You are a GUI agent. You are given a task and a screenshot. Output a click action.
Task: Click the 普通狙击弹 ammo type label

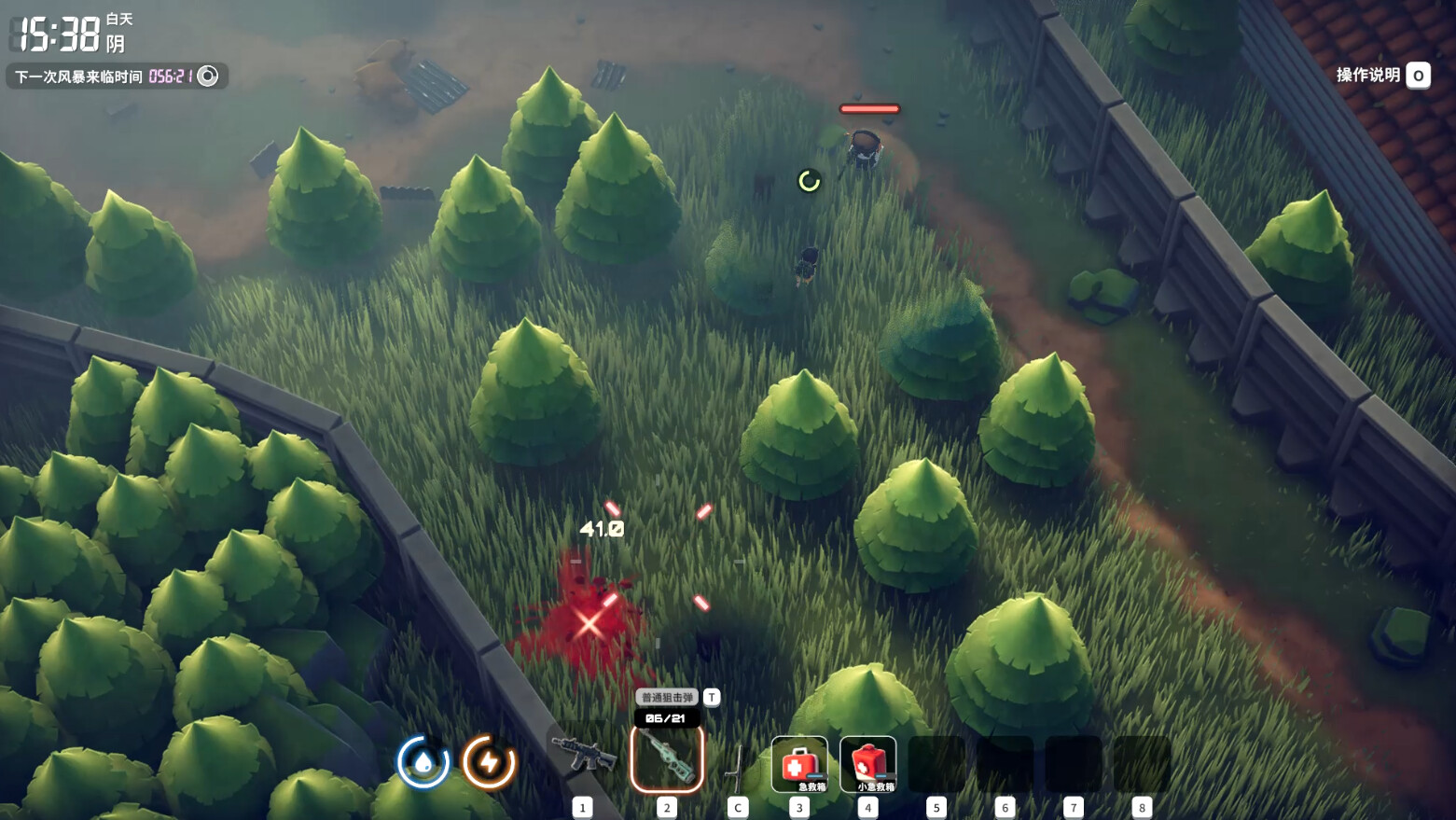[x=667, y=697]
